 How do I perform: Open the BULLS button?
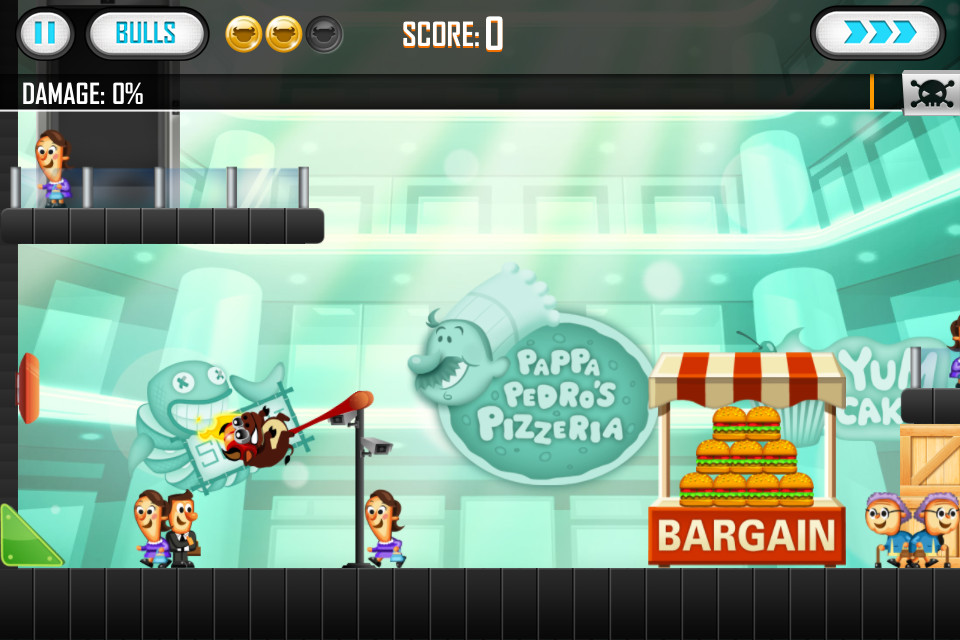click(x=146, y=33)
